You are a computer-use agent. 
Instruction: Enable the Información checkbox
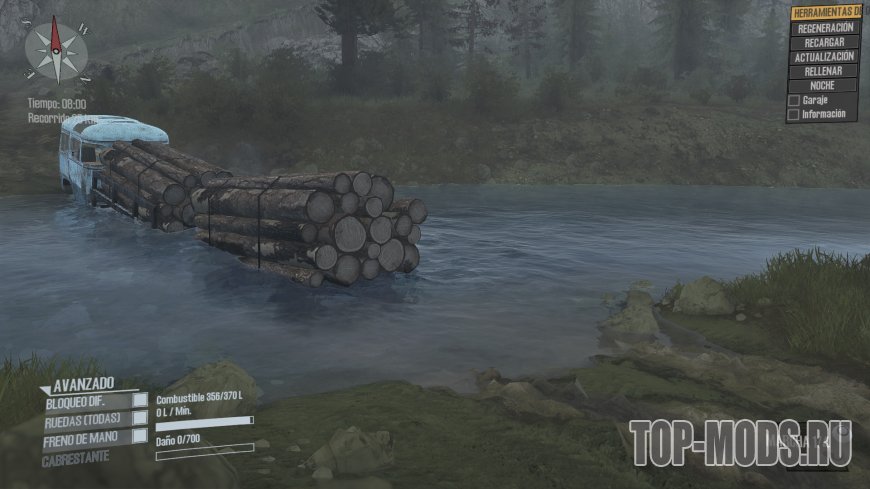coord(793,115)
